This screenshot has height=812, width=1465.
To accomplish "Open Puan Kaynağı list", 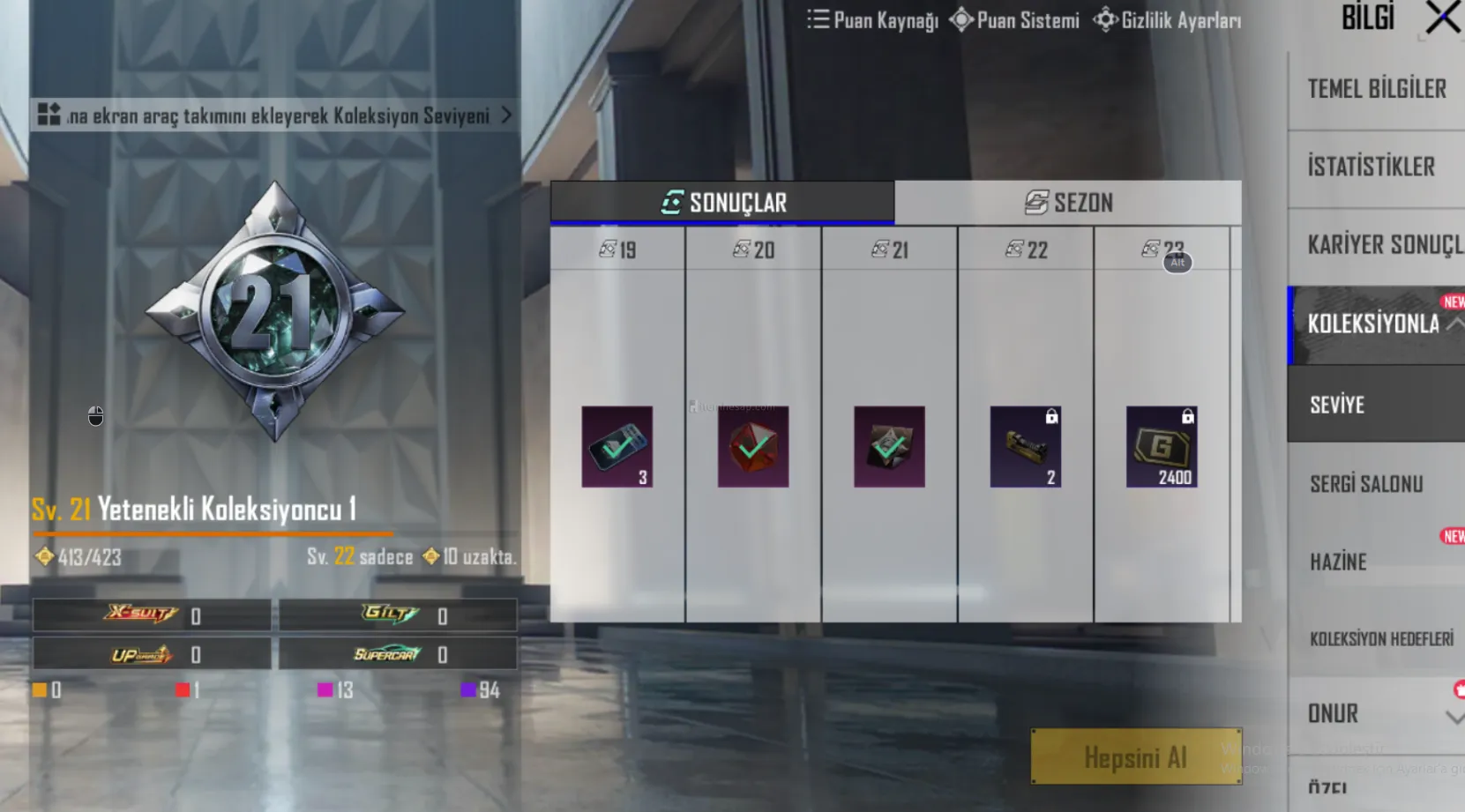I will 872,20.
